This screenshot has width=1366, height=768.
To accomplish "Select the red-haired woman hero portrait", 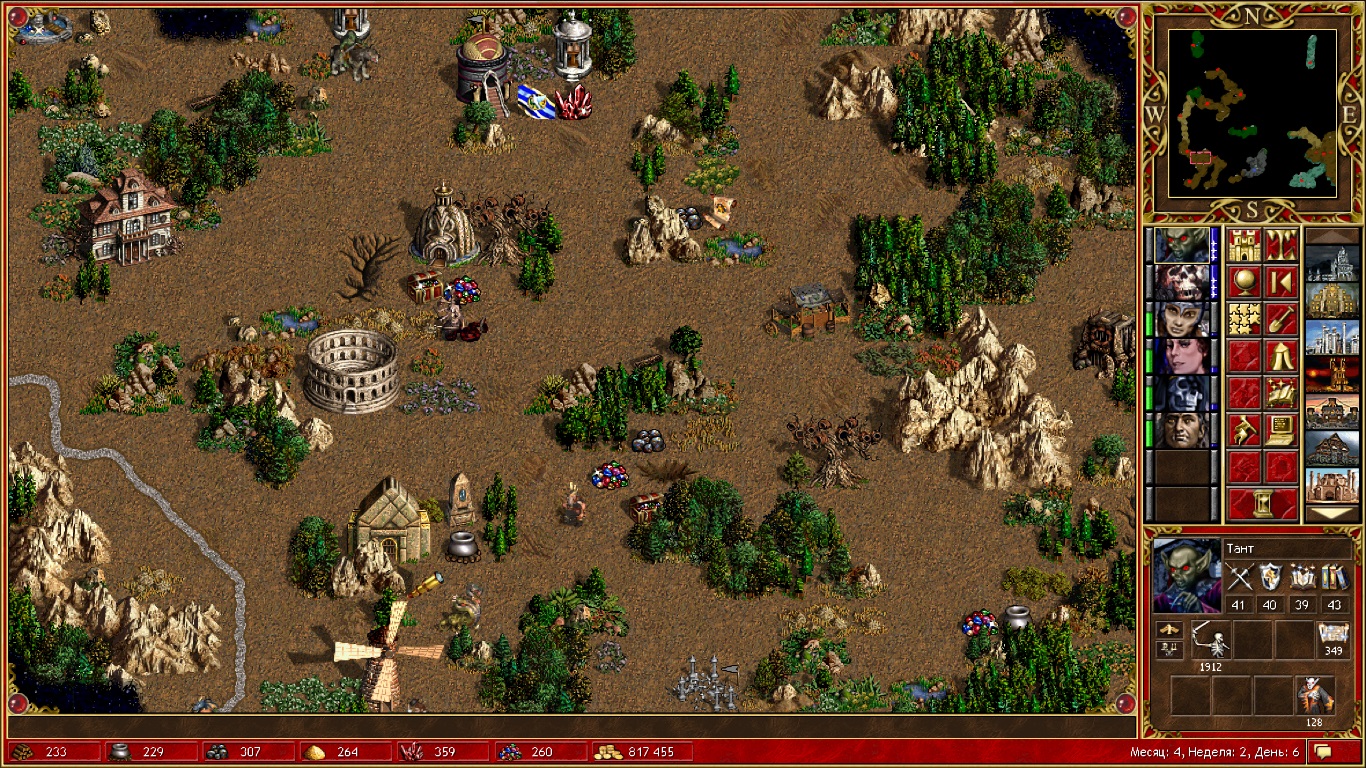I will pyautogui.click(x=1182, y=356).
